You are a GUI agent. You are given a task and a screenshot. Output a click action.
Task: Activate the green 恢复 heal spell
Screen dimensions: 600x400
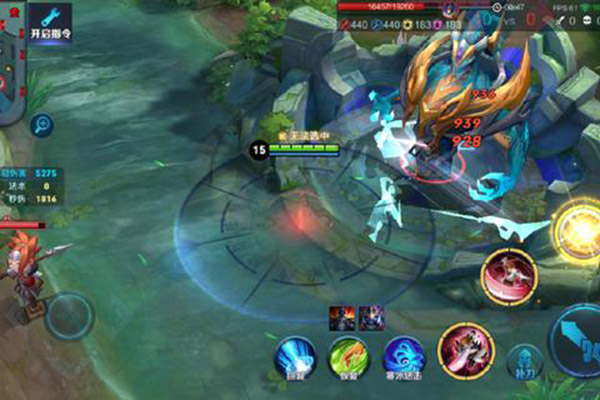[350, 357]
